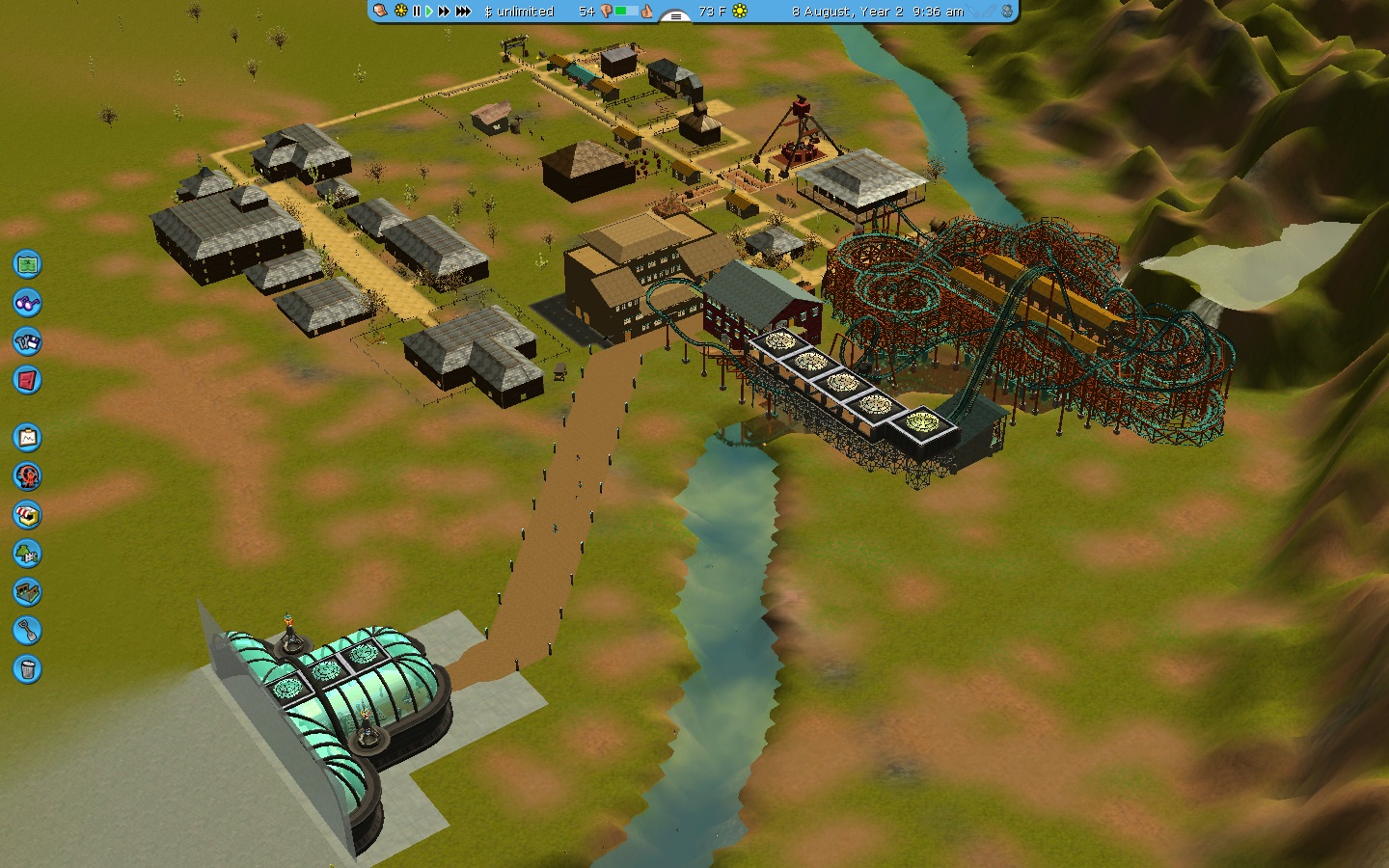Open the park map button
This screenshot has height=868, width=1389.
click(27, 263)
